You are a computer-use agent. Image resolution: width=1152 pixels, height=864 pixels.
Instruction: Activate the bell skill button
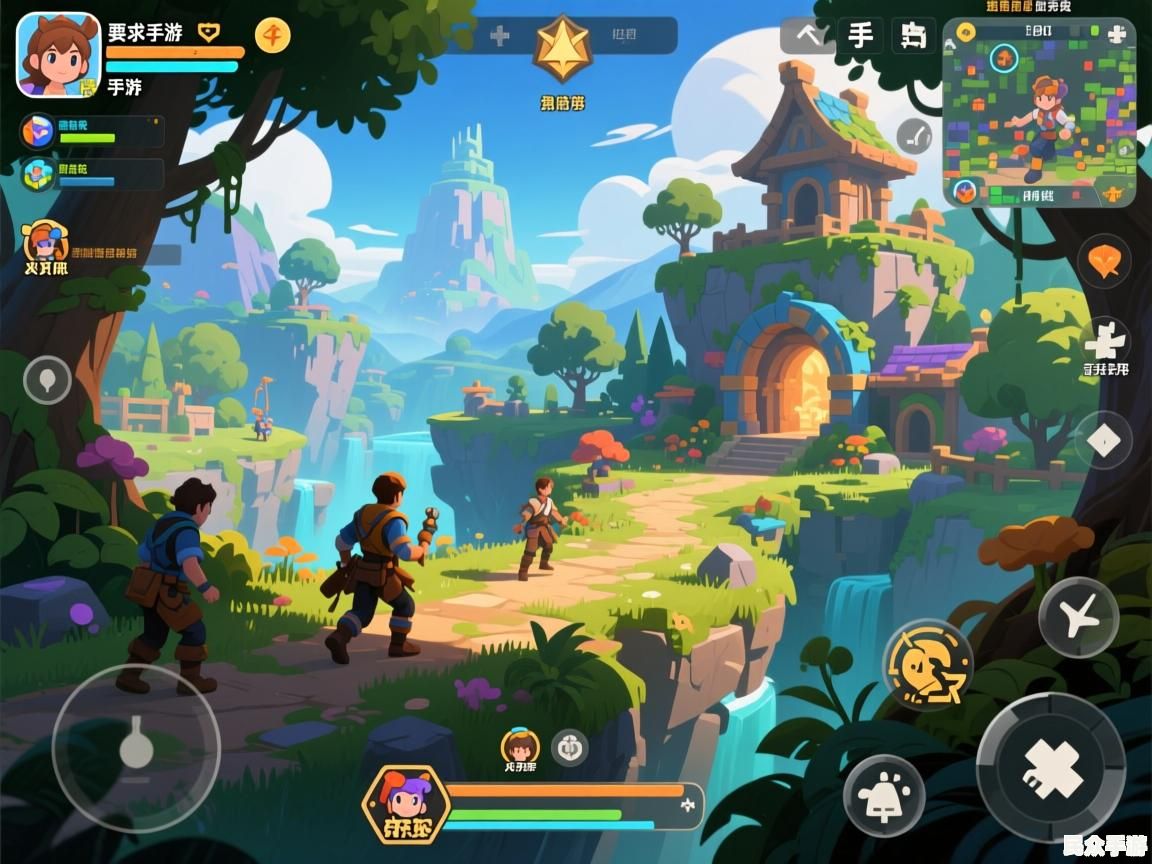click(883, 796)
